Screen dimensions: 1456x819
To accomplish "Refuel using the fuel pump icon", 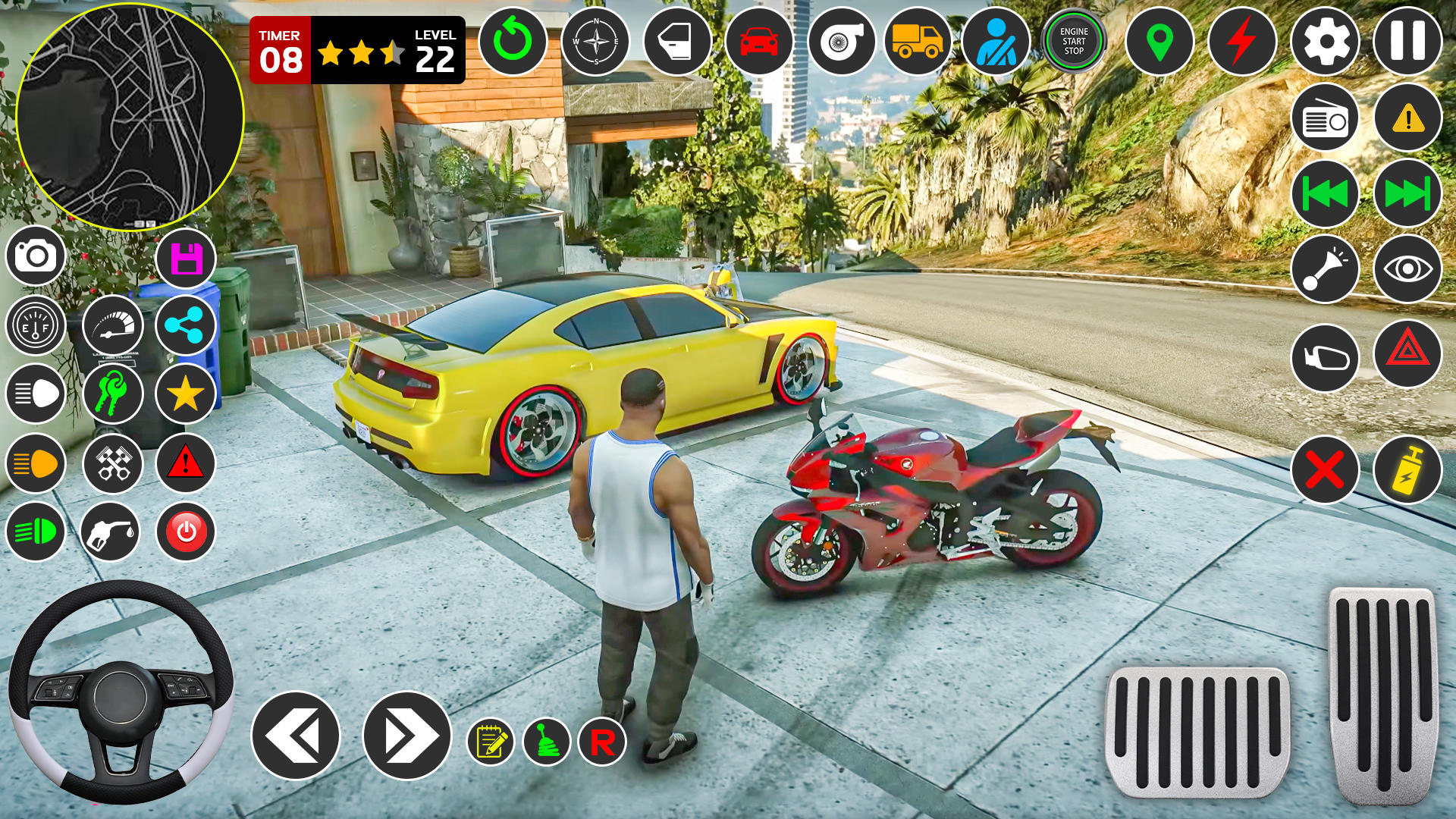I will point(110,532).
